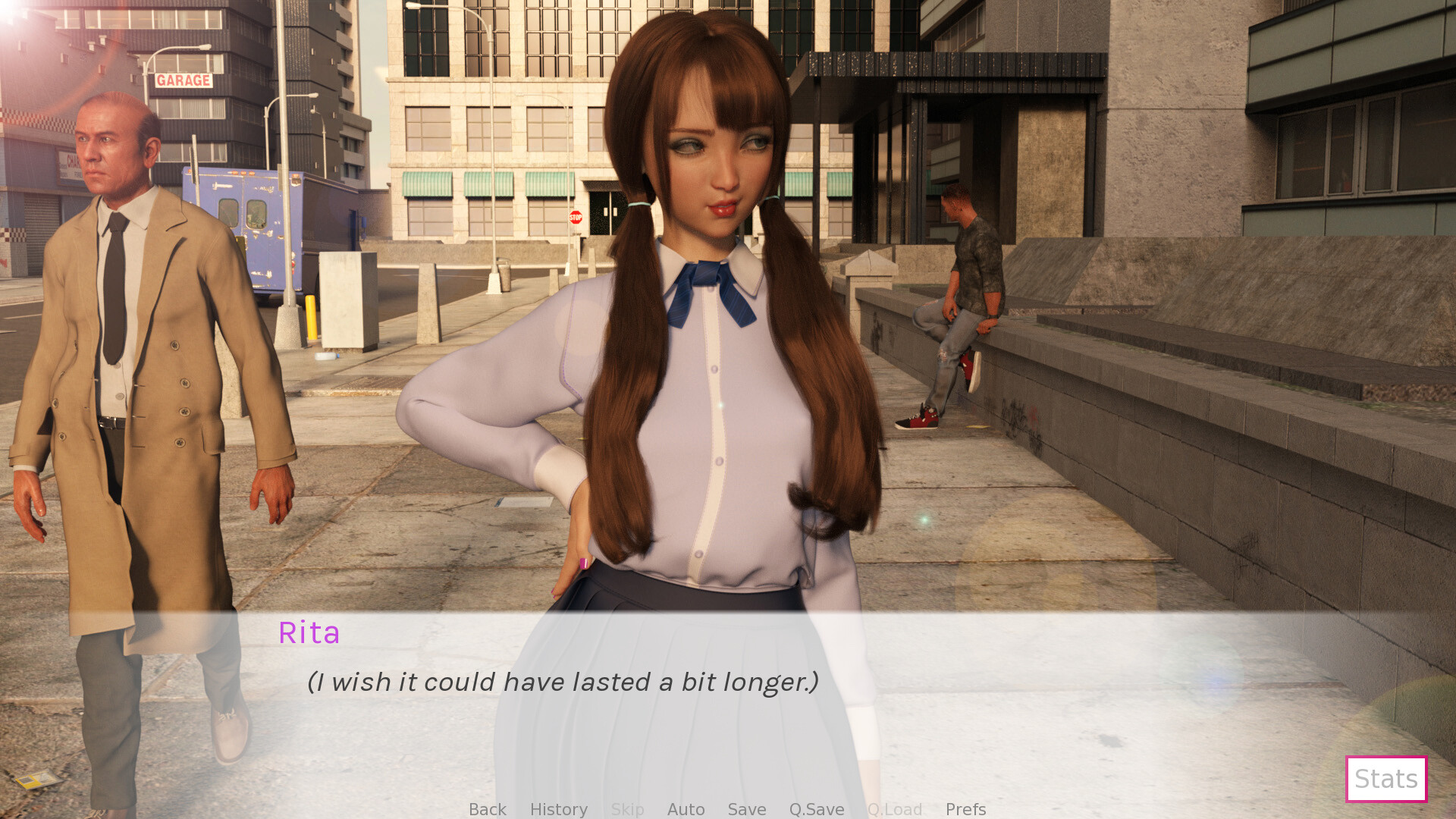Turn on Auto text advance
Viewport: 1456px width, 819px height.
[x=685, y=809]
